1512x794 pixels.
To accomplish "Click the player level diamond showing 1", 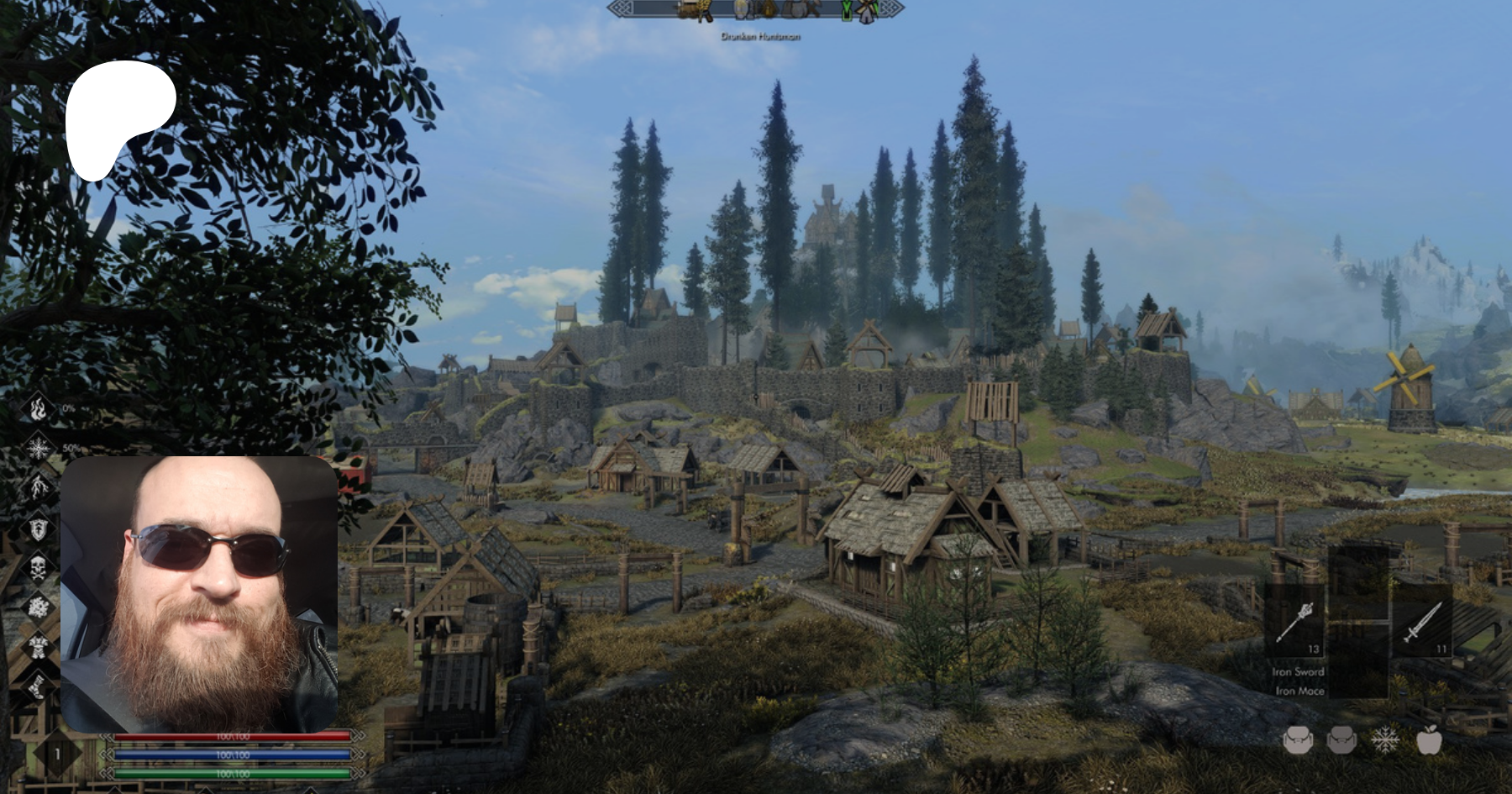I will (57, 754).
